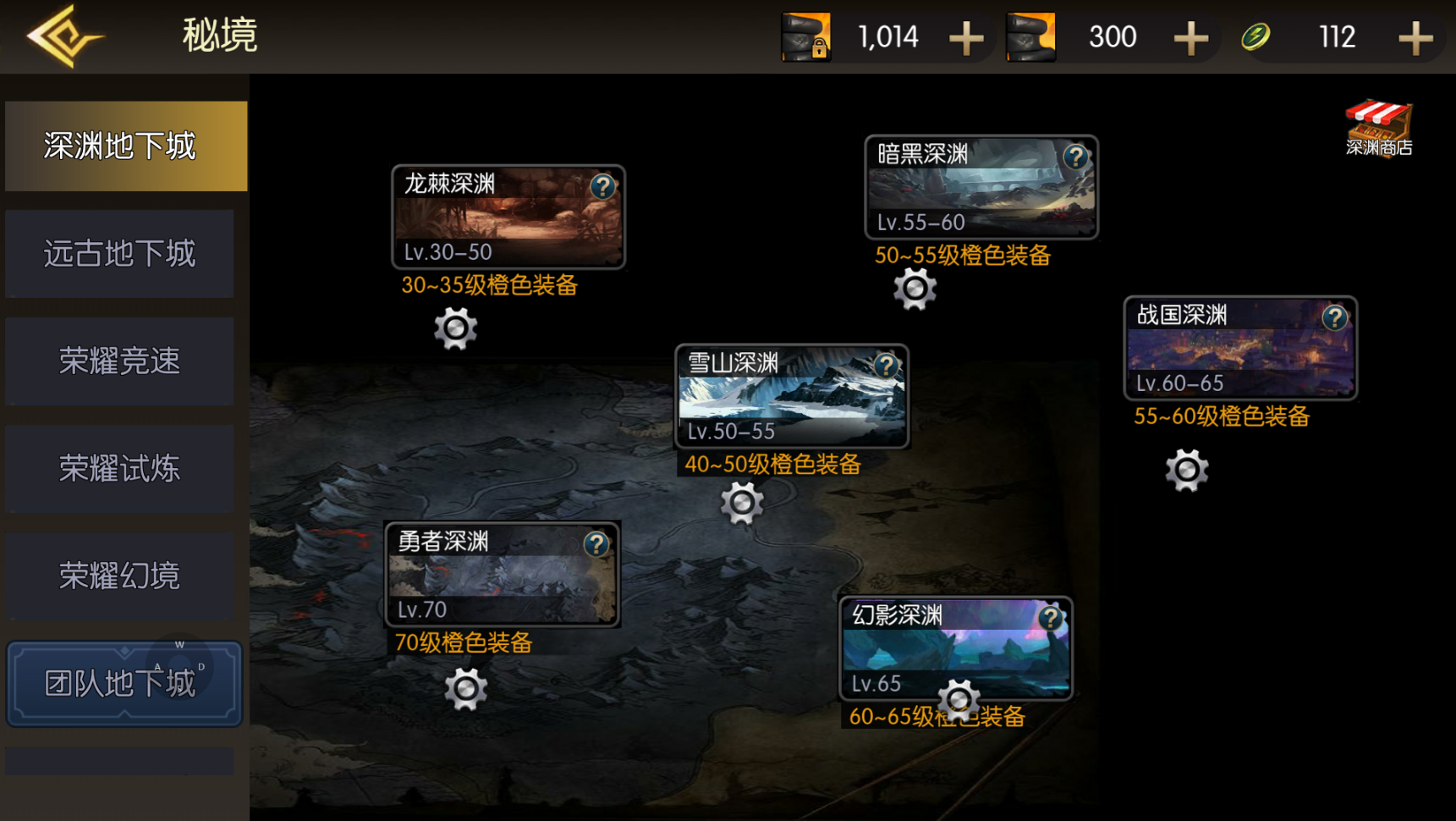Go back using the gold arrow
Viewport: 1456px width, 821px height.
(x=64, y=36)
